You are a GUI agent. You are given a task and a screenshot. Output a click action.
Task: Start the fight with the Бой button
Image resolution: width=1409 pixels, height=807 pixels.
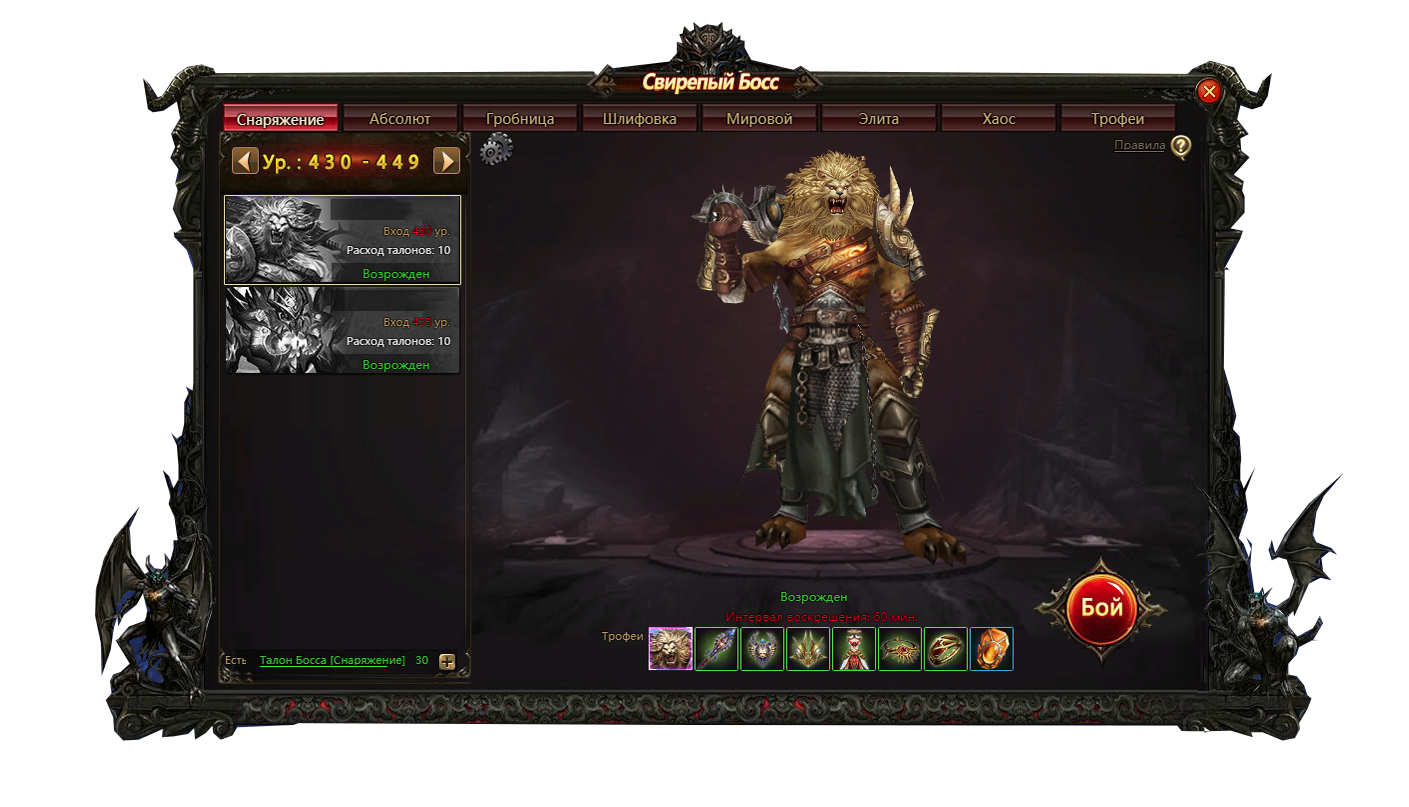1101,609
